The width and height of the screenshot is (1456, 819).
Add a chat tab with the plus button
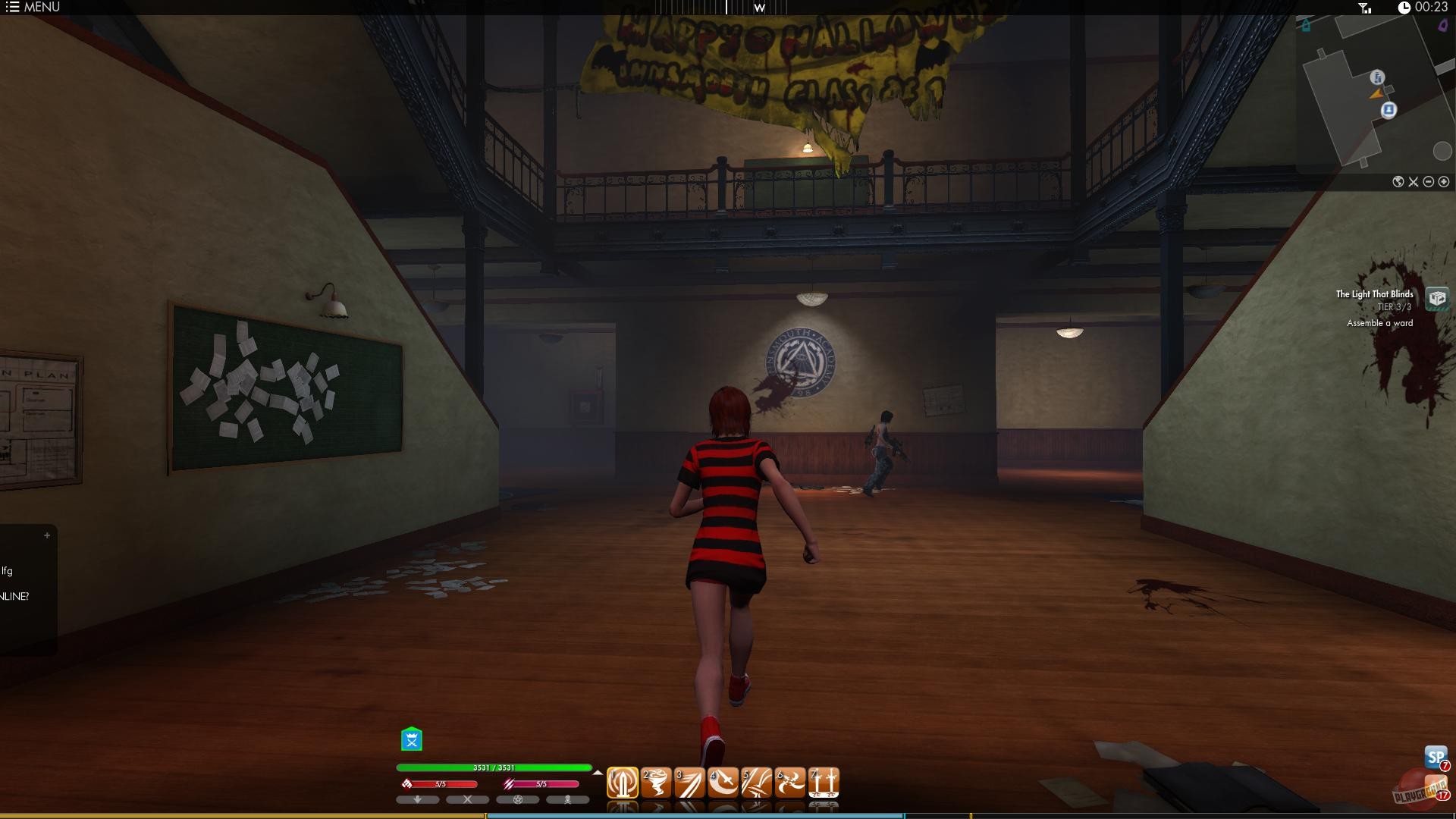(49, 534)
